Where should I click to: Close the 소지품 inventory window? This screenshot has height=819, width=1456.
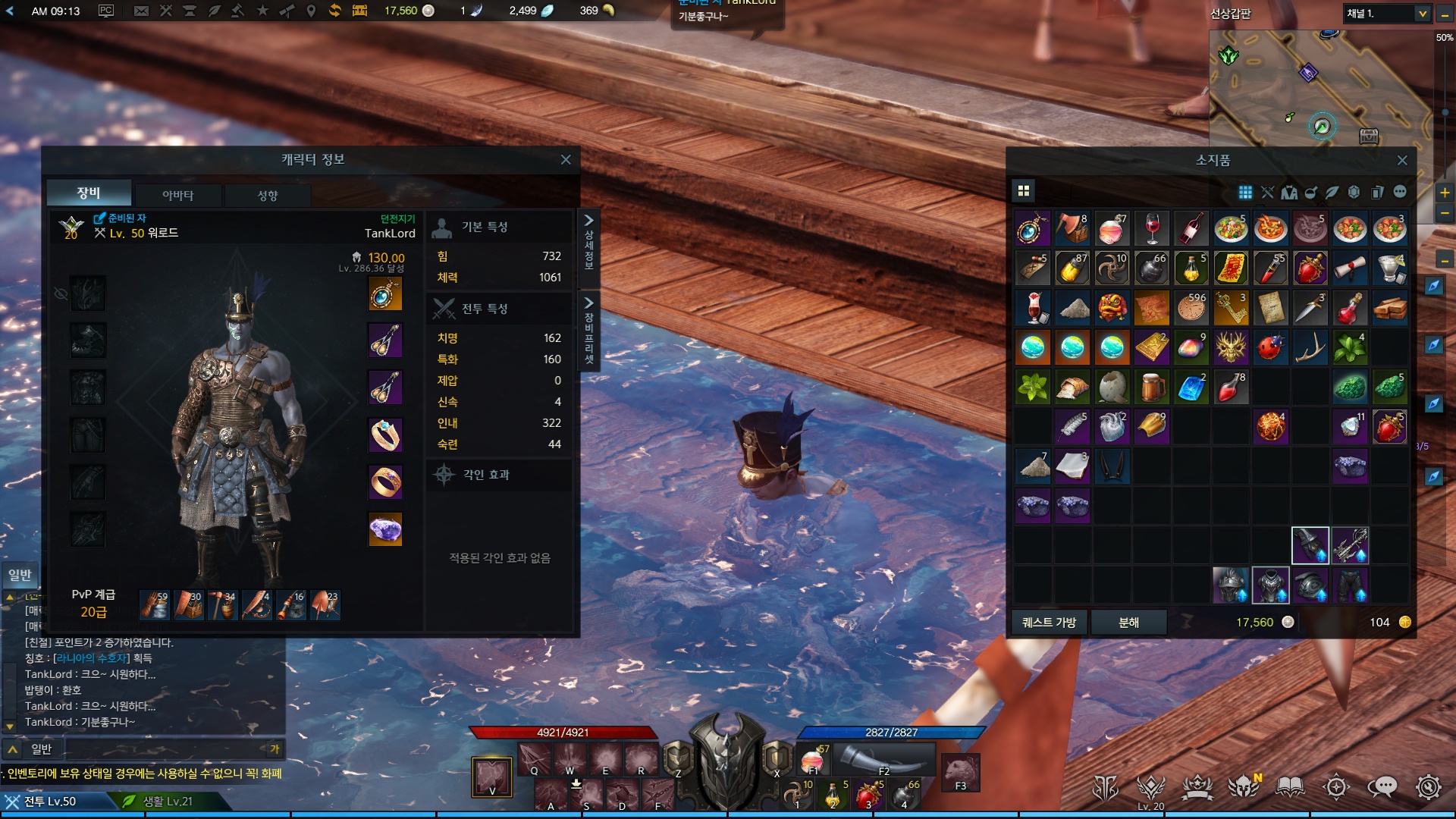(1402, 160)
